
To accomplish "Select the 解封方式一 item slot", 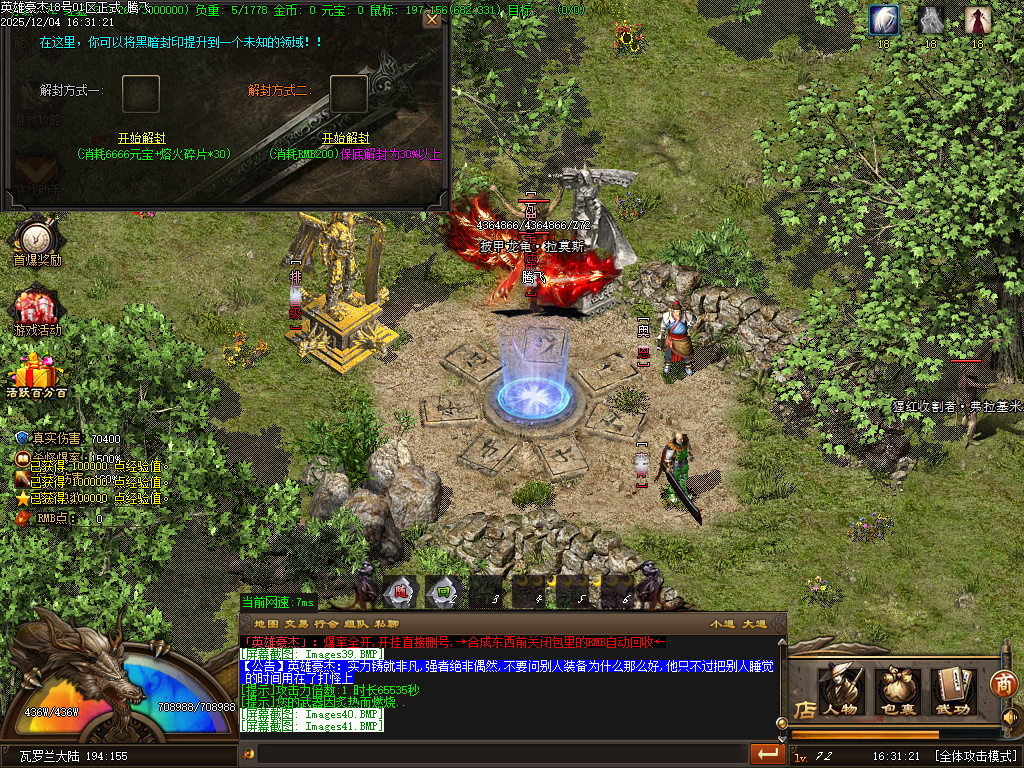I will click(141, 93).
